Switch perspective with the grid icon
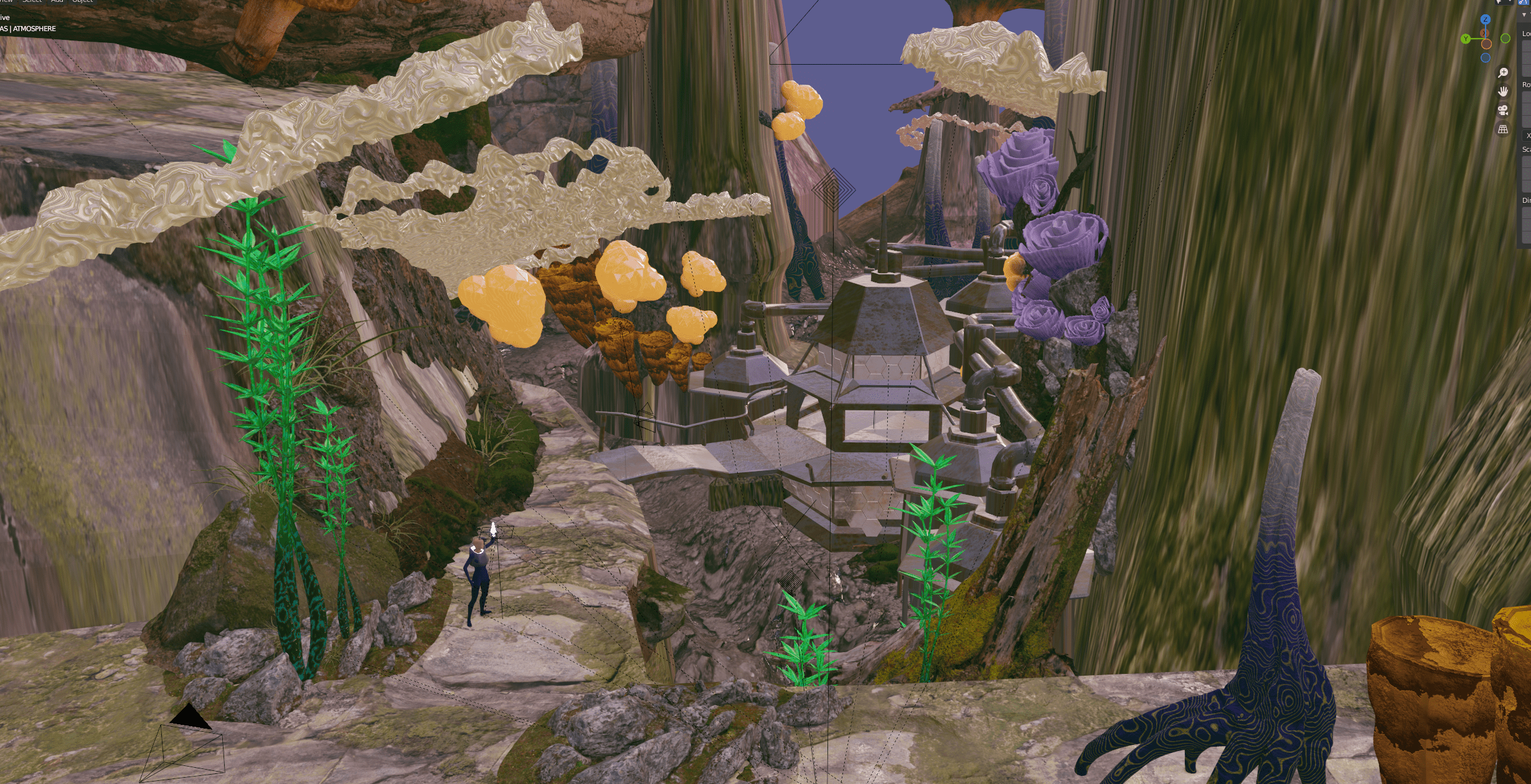1531x784 pixels. point(1503,129)
